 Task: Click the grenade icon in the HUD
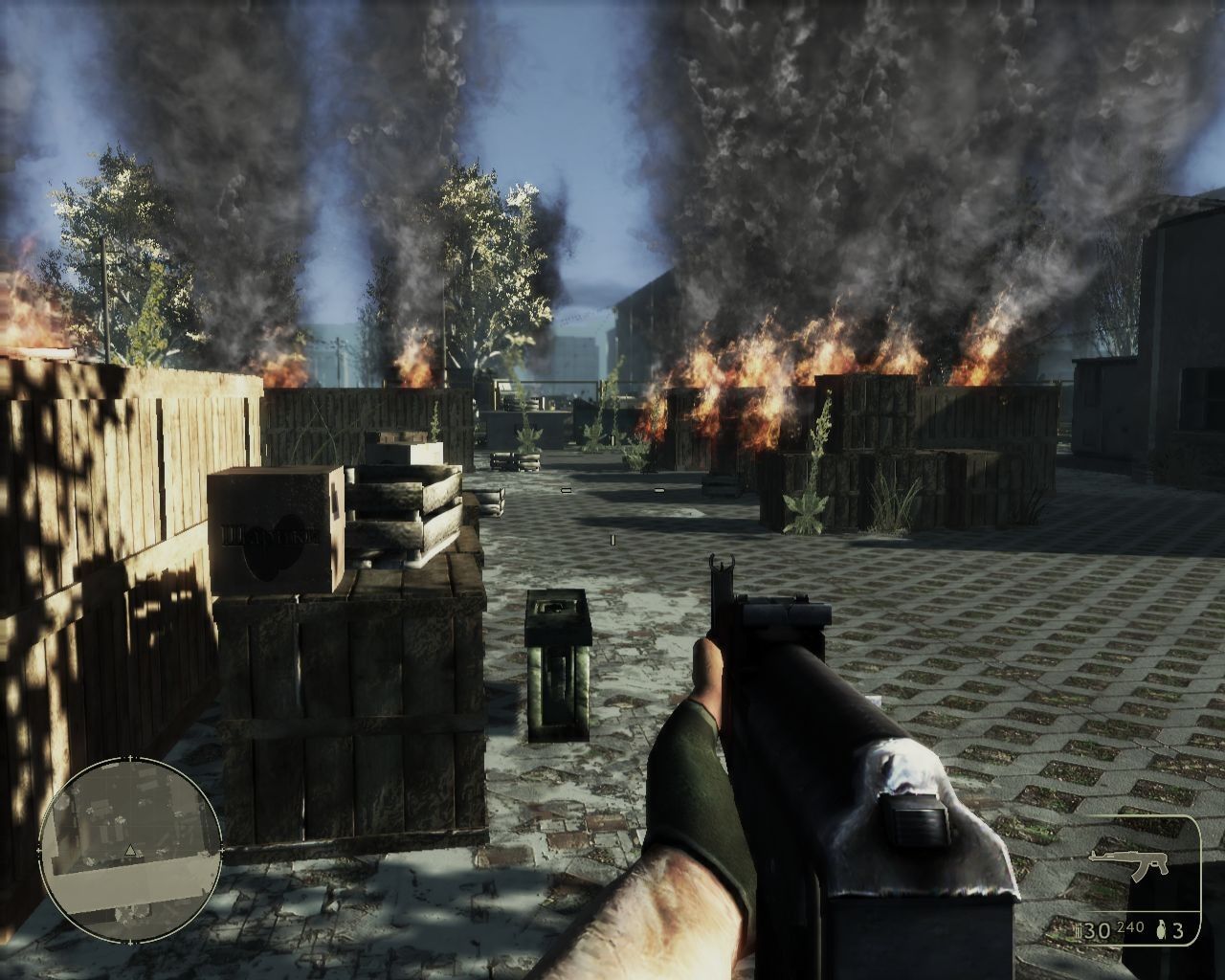click(x=1162, y=928)
